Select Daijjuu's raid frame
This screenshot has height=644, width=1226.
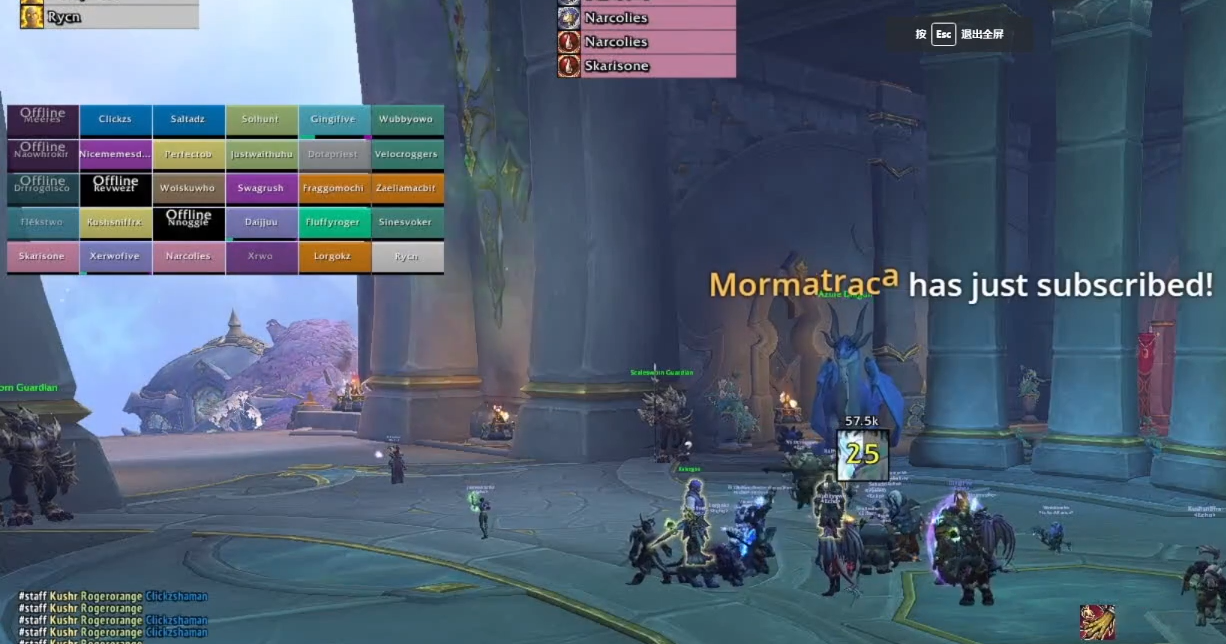pyautogui.click(x=261, y=222)
